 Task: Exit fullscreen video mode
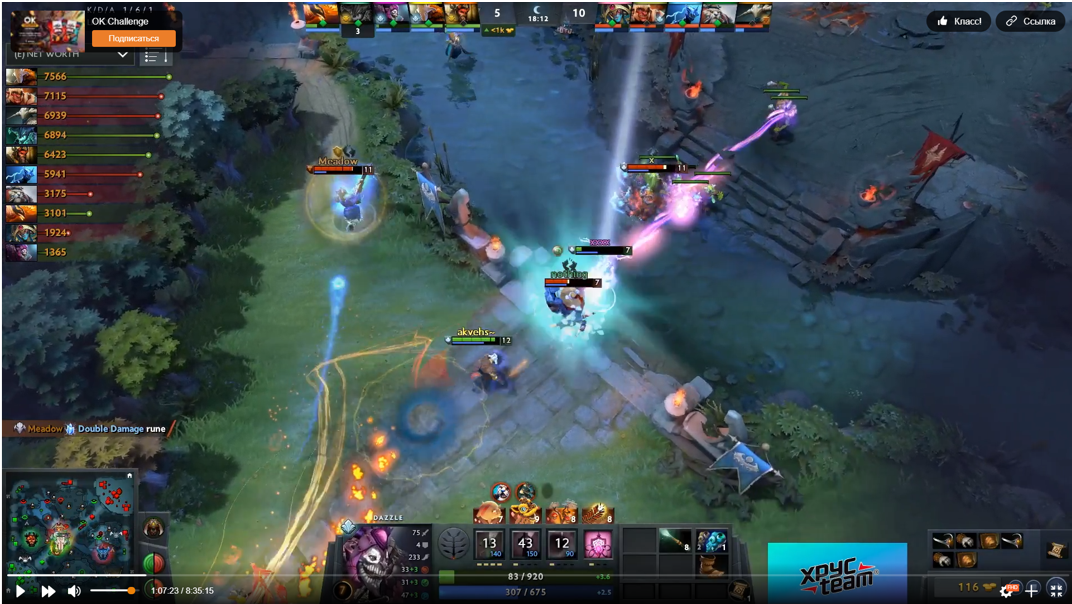1056,590
